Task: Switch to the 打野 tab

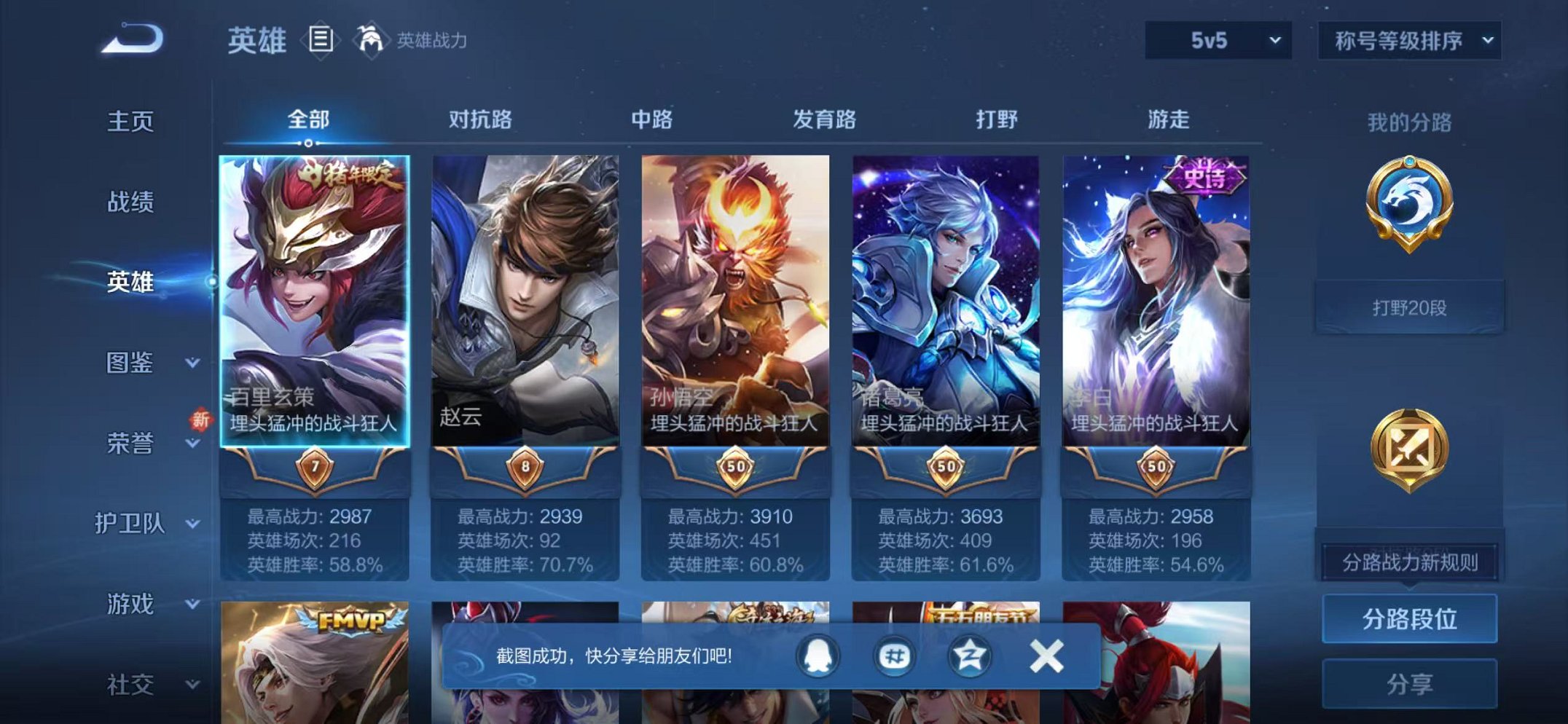Action: (998, 121)
